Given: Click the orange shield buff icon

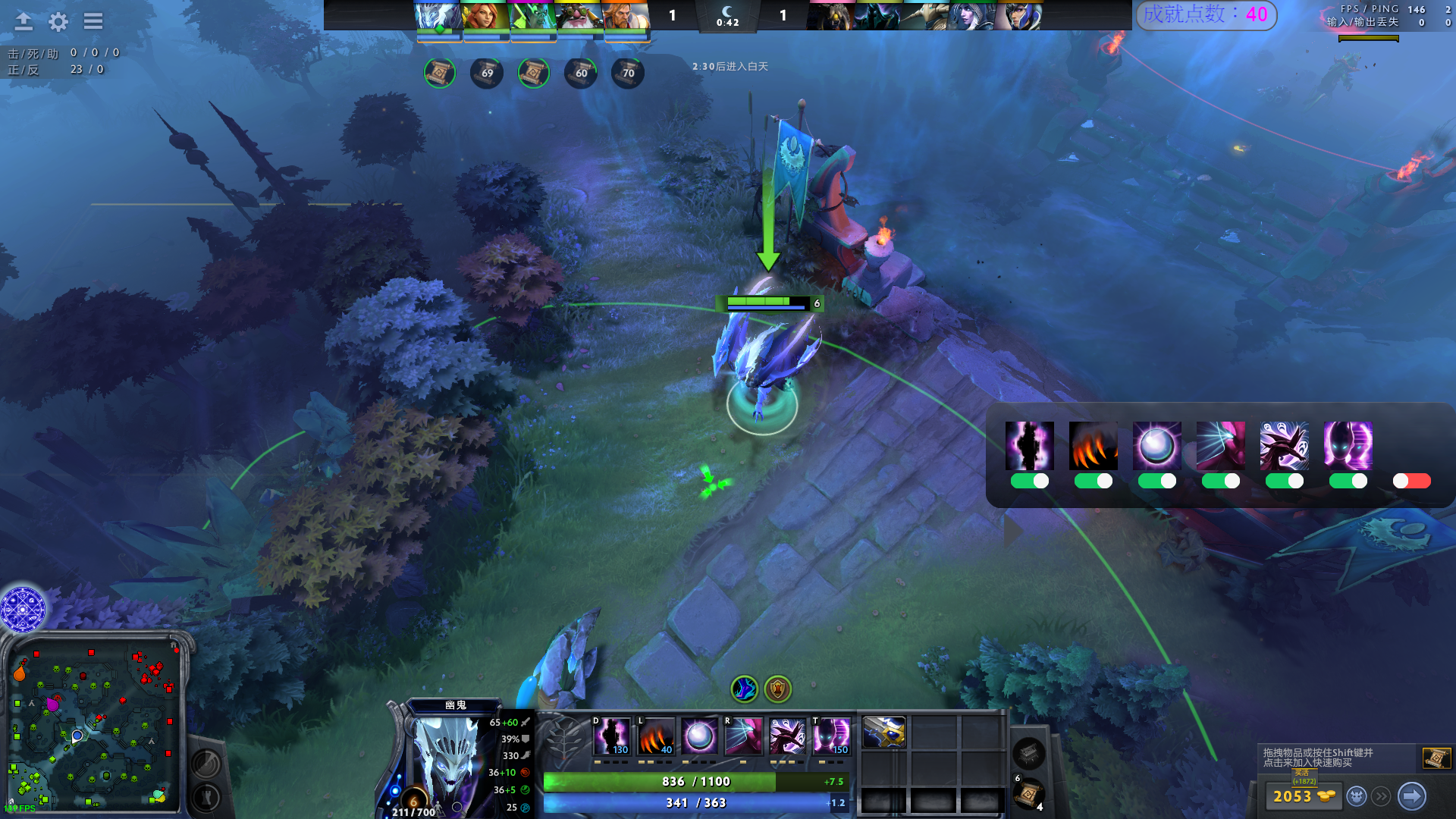Looking at the screenshot, I should [x=777, y=689].
